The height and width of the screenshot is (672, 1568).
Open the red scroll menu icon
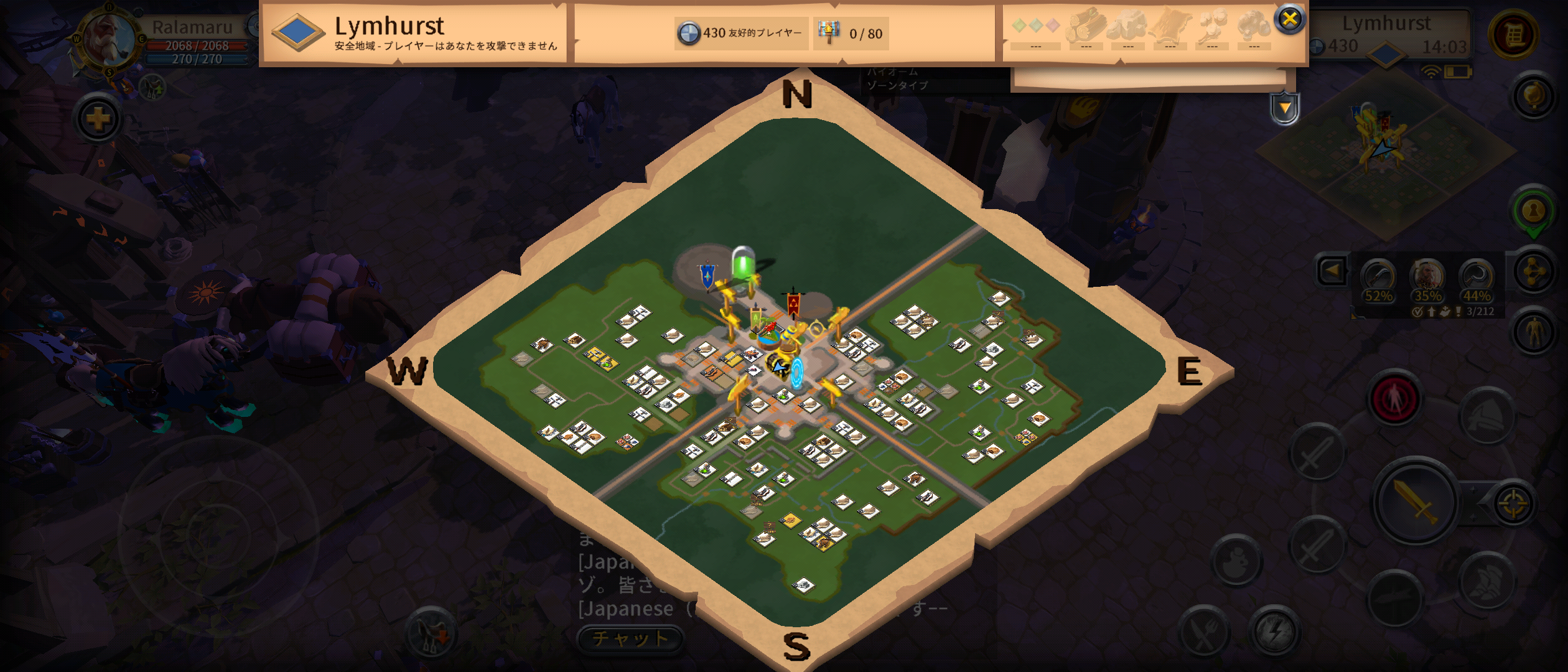[x=1514, y=34]
